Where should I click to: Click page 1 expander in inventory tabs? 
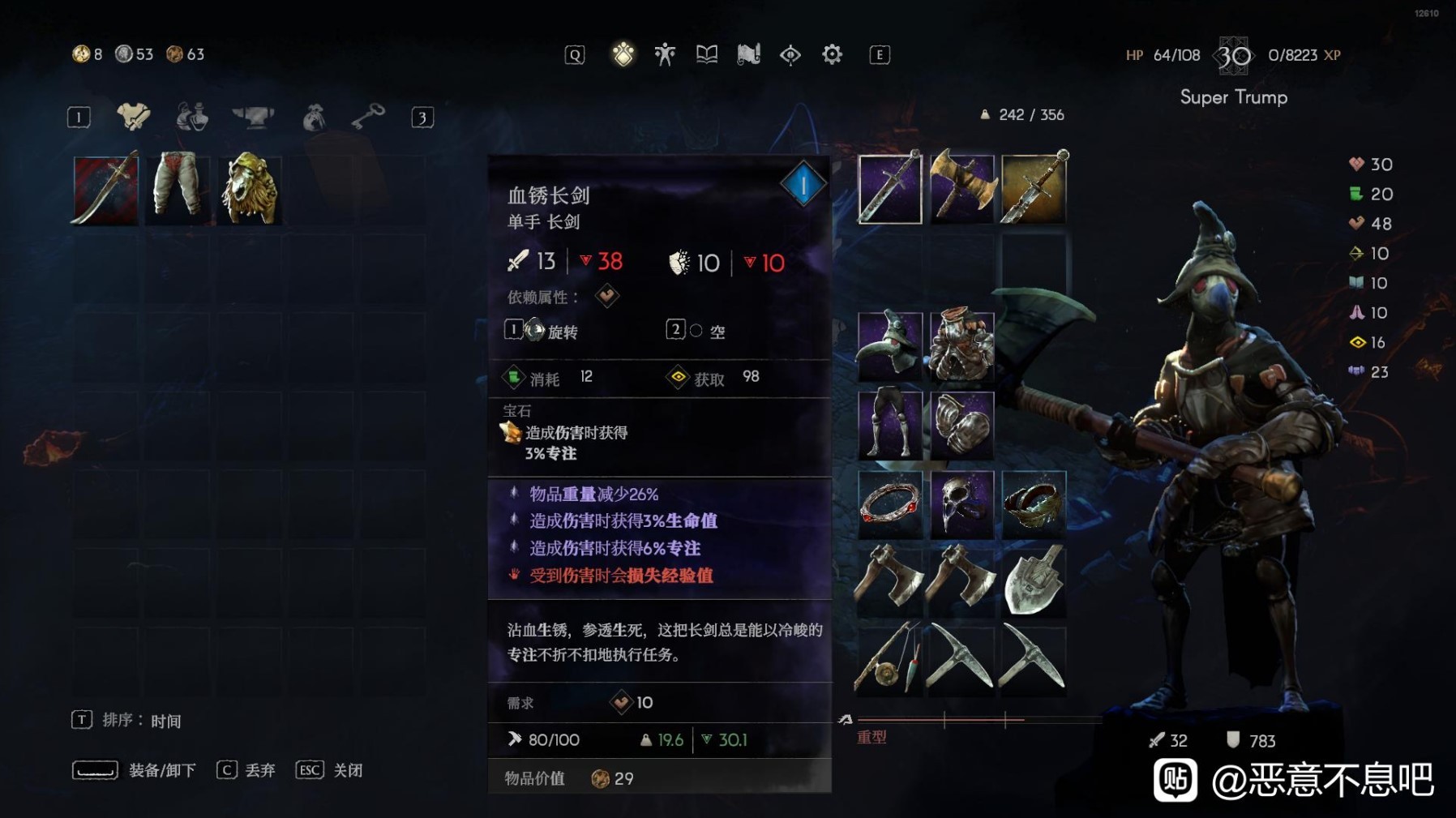pos(79,116)
